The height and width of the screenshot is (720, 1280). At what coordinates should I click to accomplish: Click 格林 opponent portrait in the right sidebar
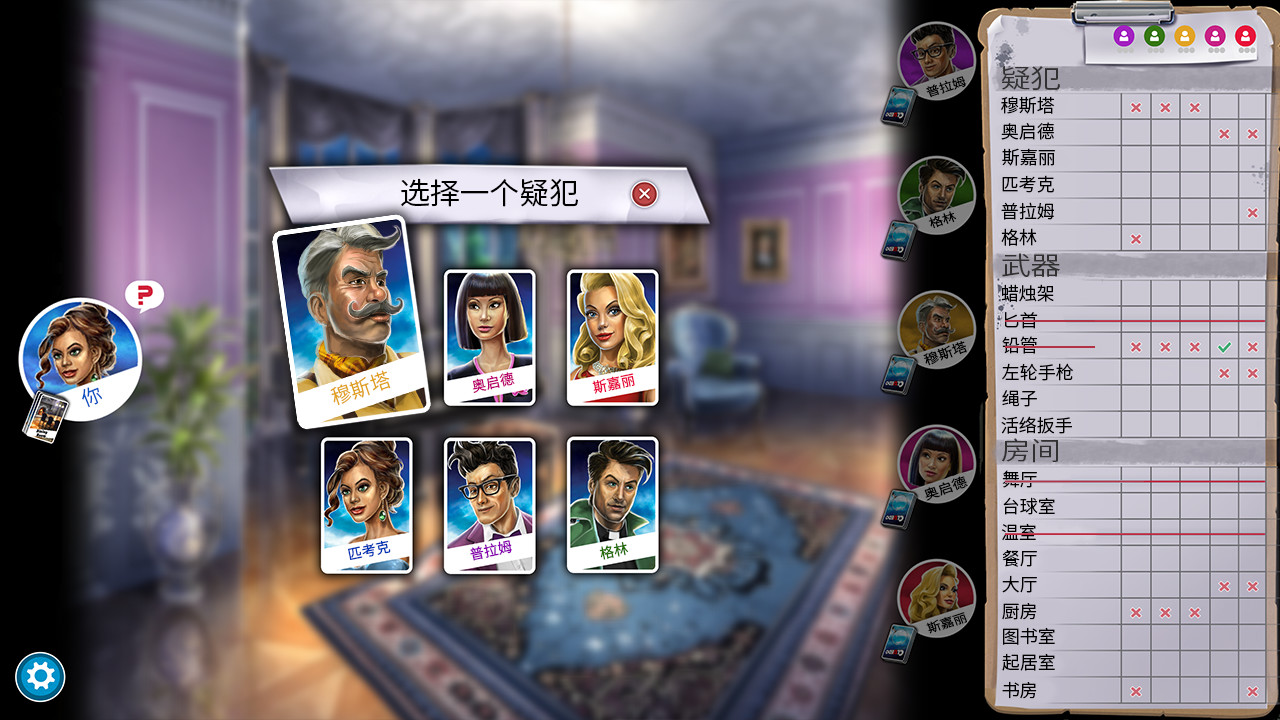(x=938, y=196)
